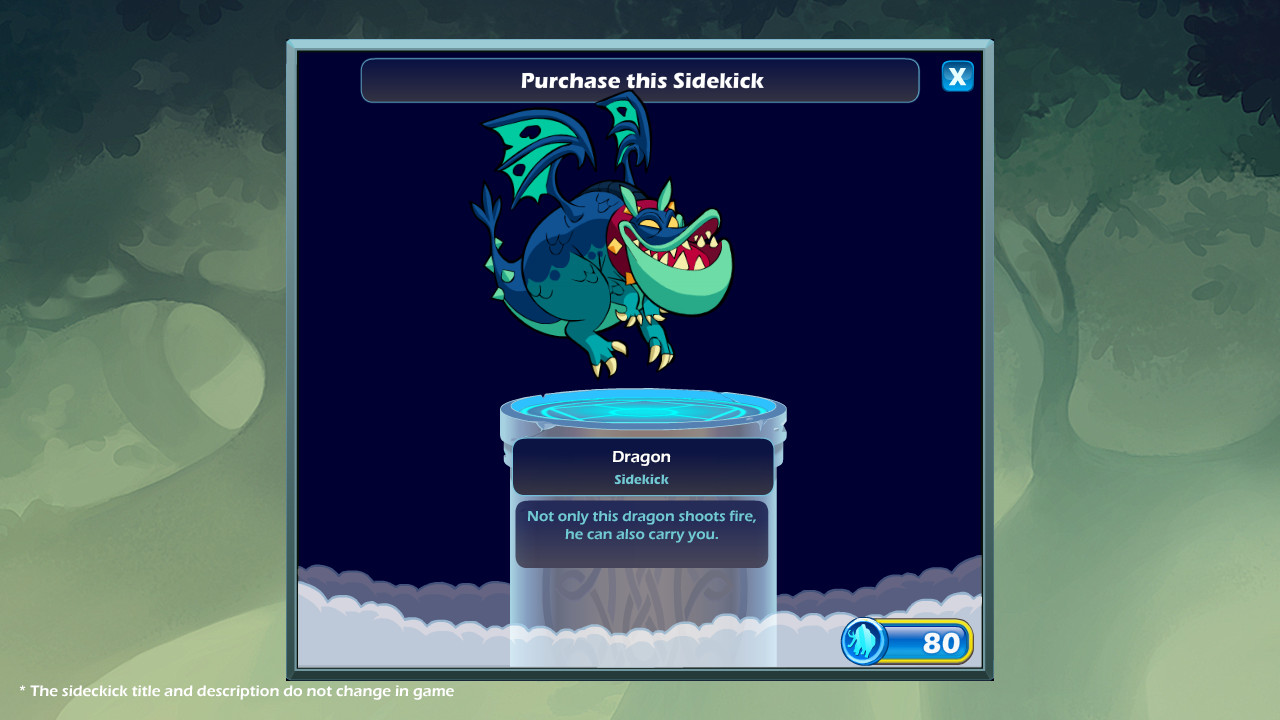The height and width of the screenshot is (720, 1280).
Task: Select the Dragon name plate
Action: (x=641, y=456)
